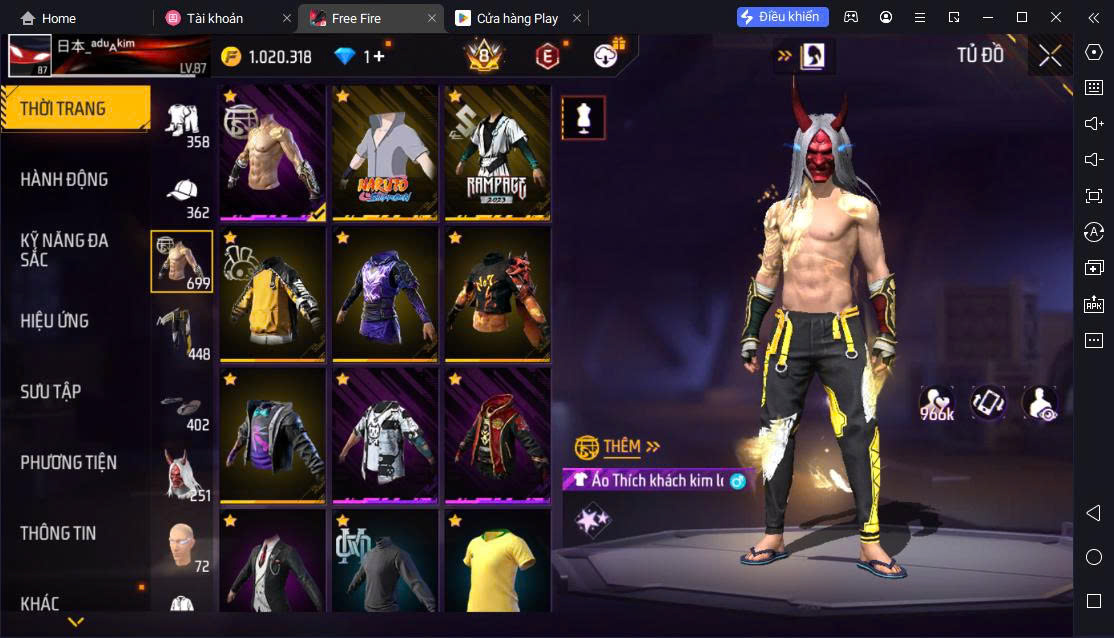
Task: Open the Điều khiển controls button
Action: click(x=783, y=17)
